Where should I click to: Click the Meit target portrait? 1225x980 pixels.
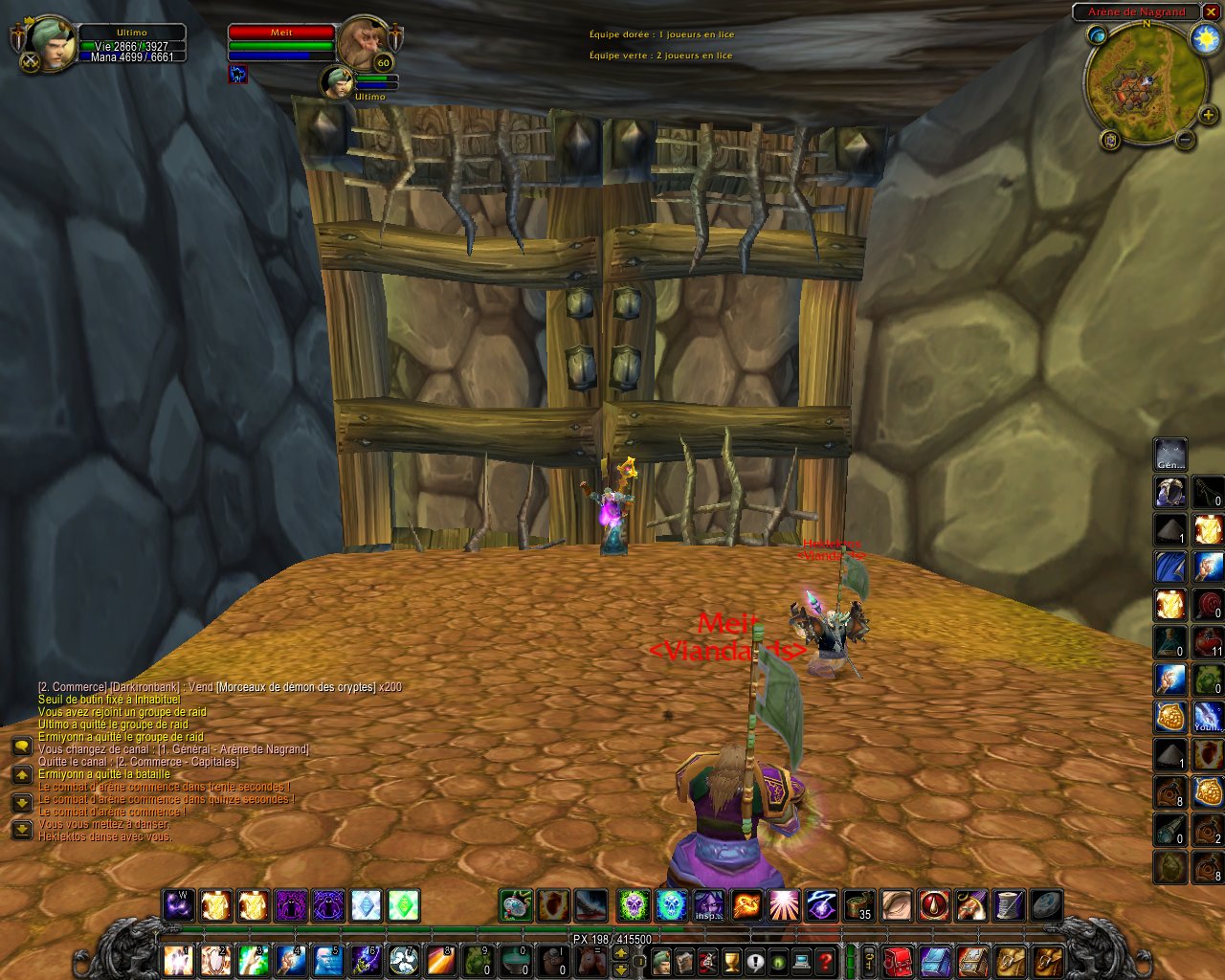[x=365, y=42]
